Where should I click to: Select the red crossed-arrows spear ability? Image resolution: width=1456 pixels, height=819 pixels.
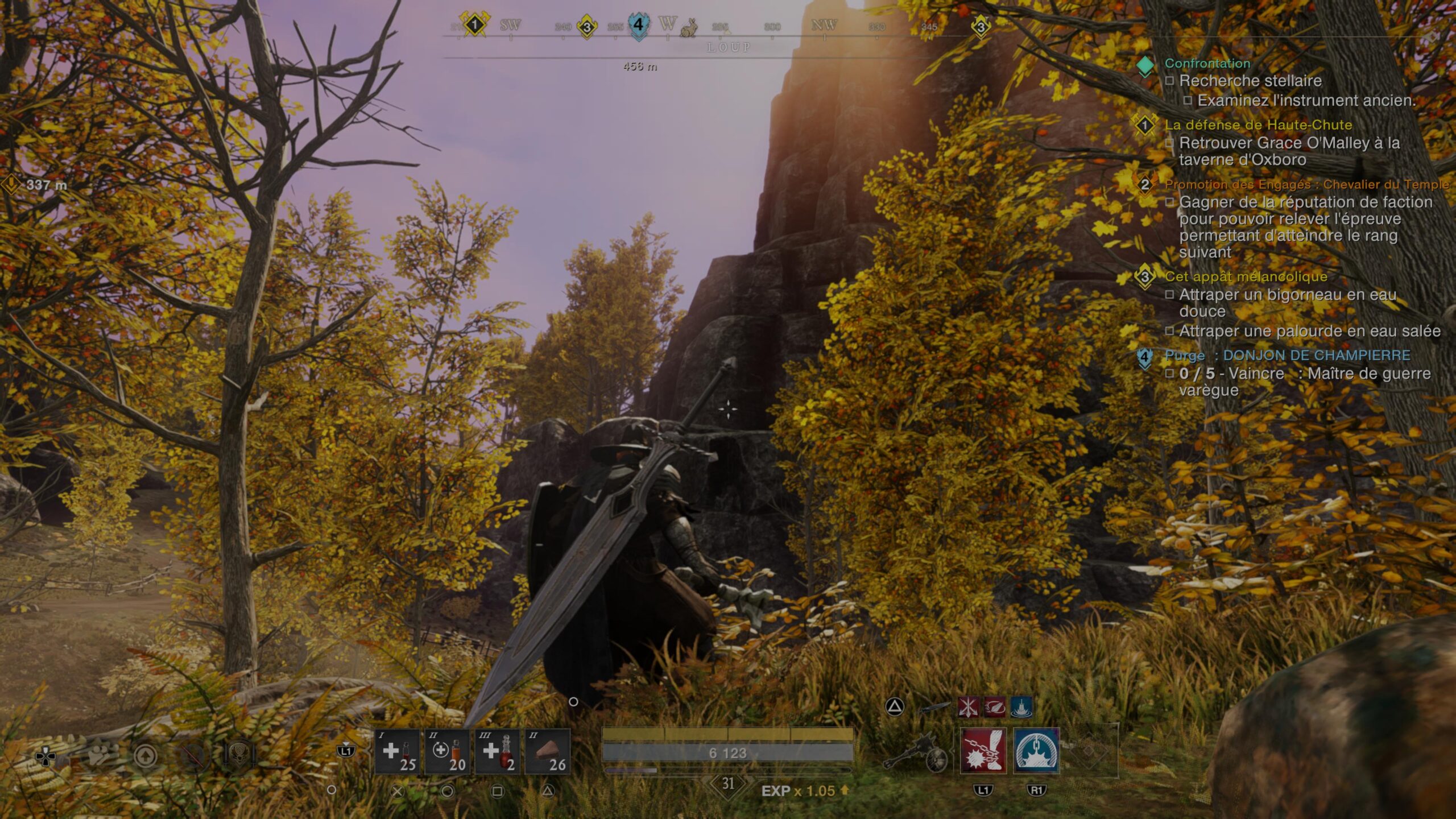967,707
